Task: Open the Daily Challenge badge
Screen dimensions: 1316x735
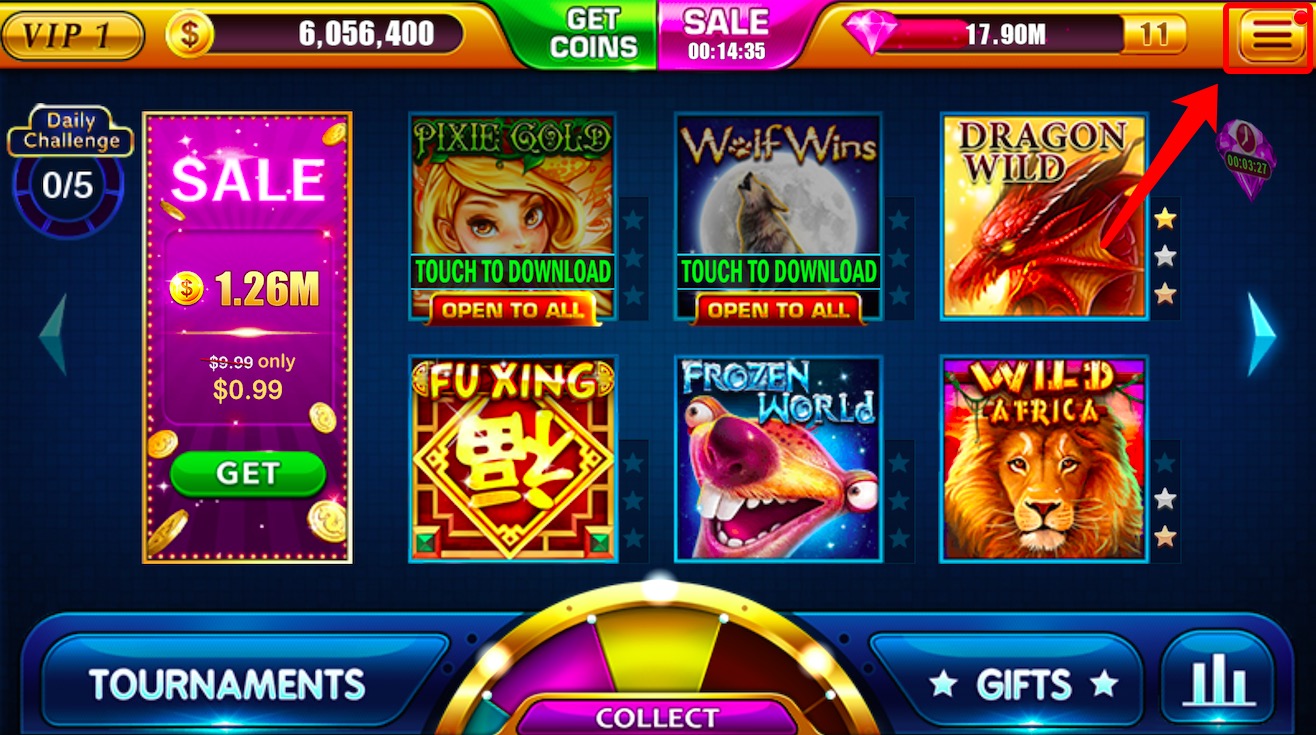Action: (x=69, y=130)
